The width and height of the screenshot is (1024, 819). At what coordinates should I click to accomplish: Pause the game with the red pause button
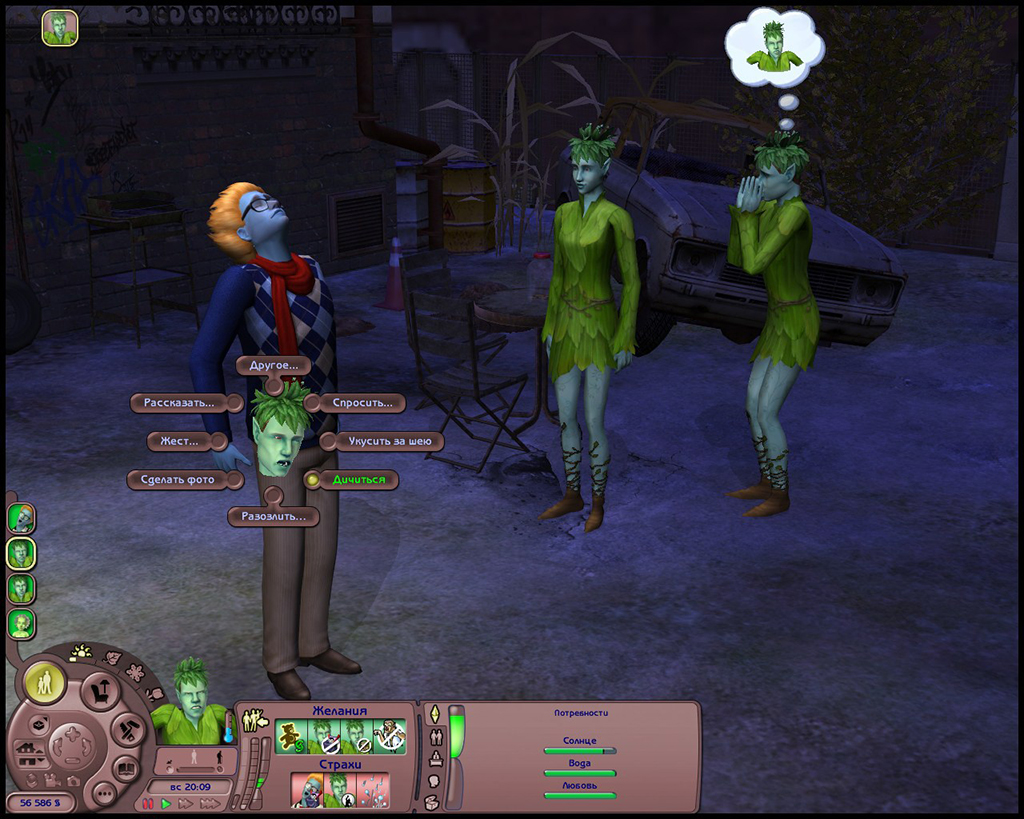point(149,803)
